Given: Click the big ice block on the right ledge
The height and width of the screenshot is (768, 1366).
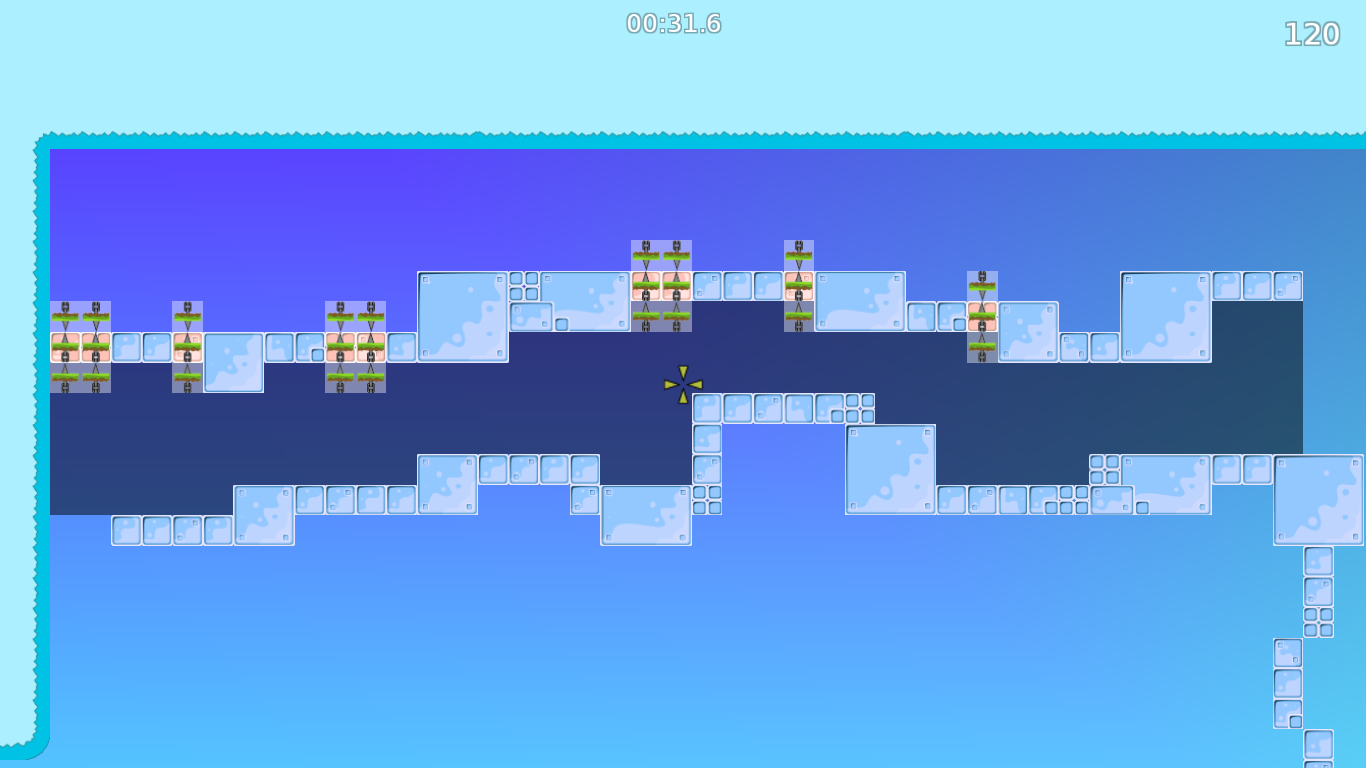Looking at the screenshot, I should coord(1165,313).
